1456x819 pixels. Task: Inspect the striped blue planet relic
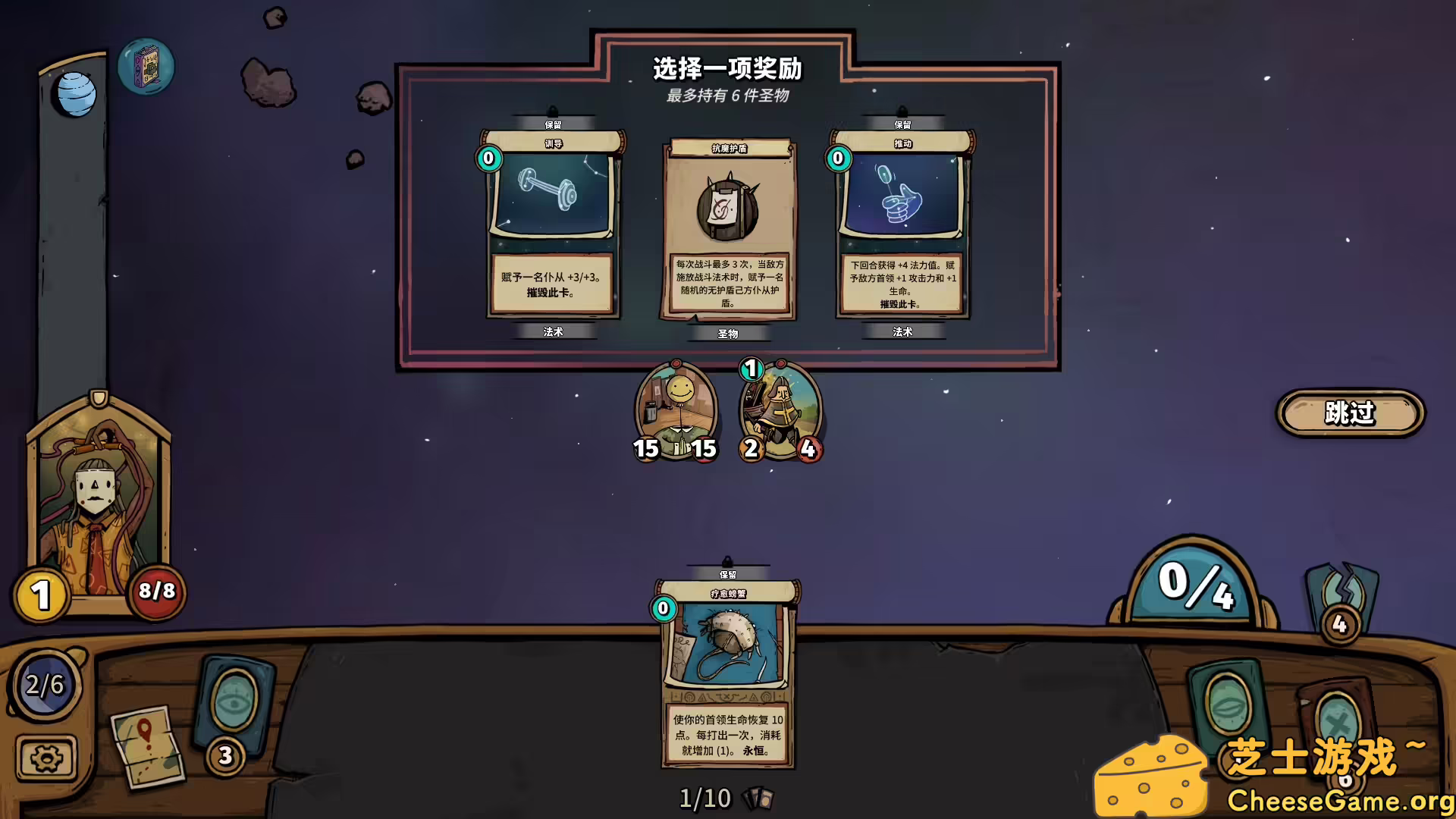[x=77, y=96]
